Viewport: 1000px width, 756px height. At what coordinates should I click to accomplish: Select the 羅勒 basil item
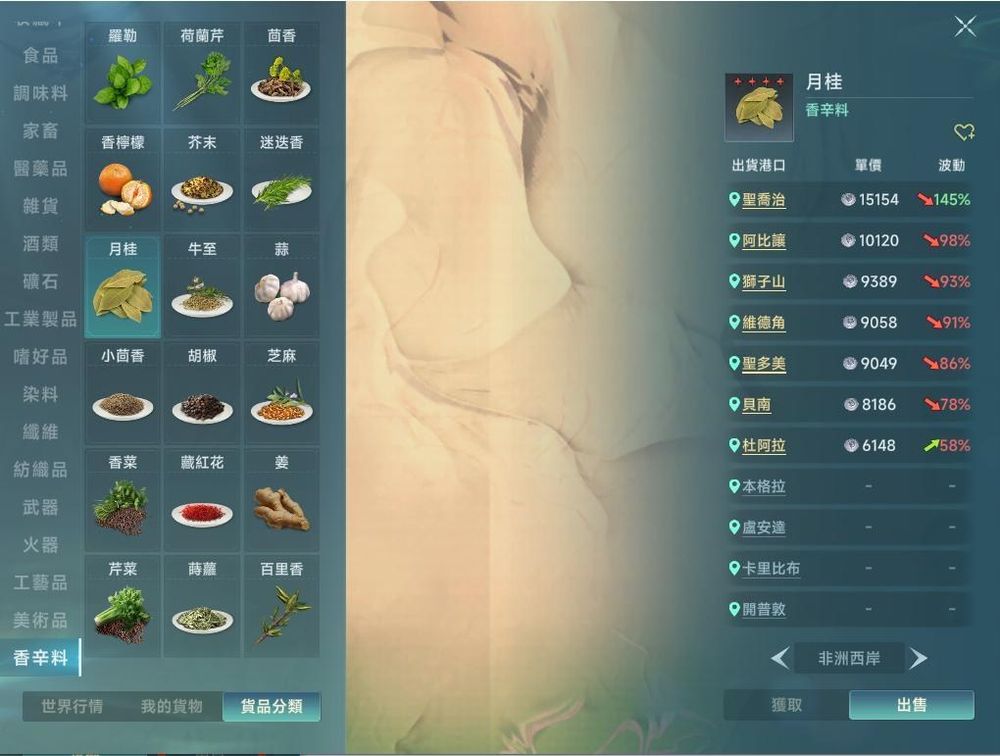(x=123, y=72)
